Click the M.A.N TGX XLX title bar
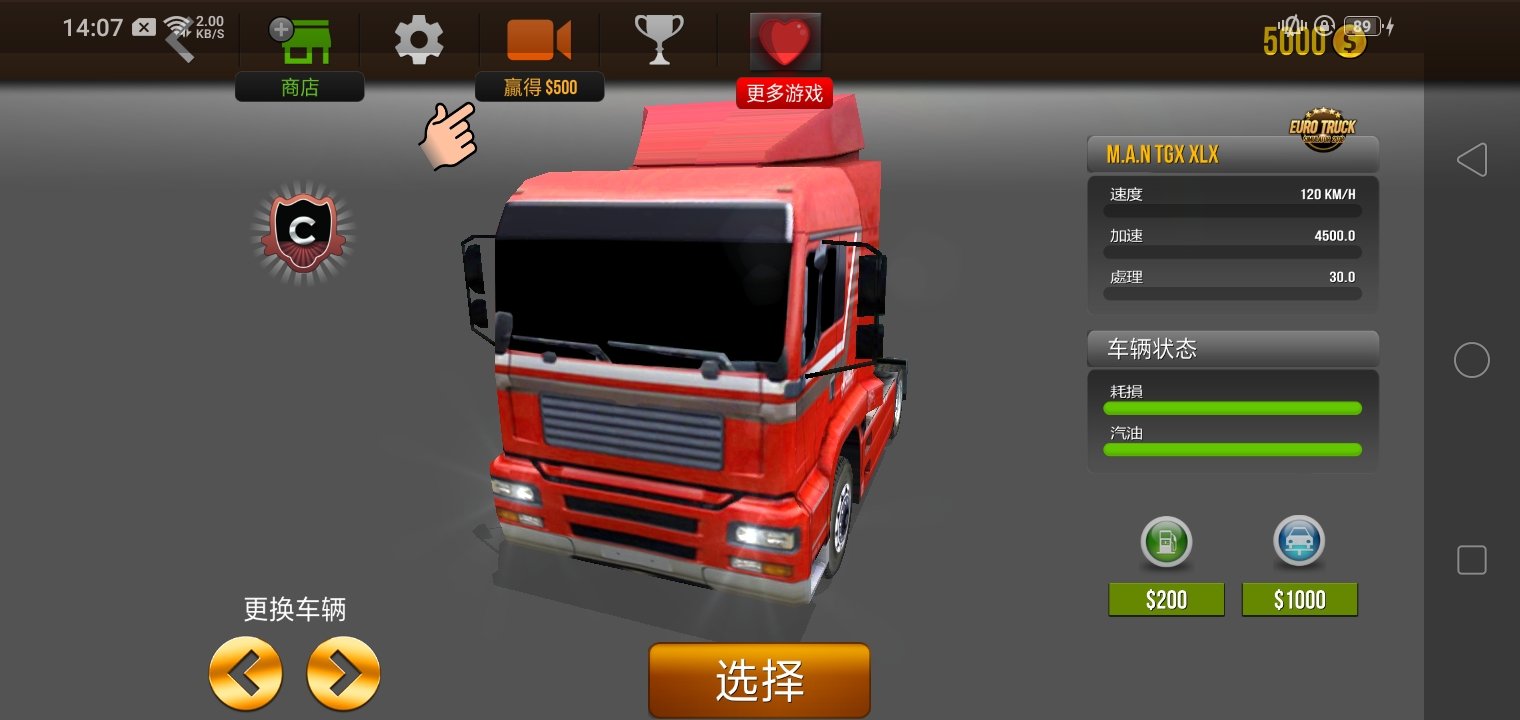The image size is (1520, 720). click(x=1233, y=154)
